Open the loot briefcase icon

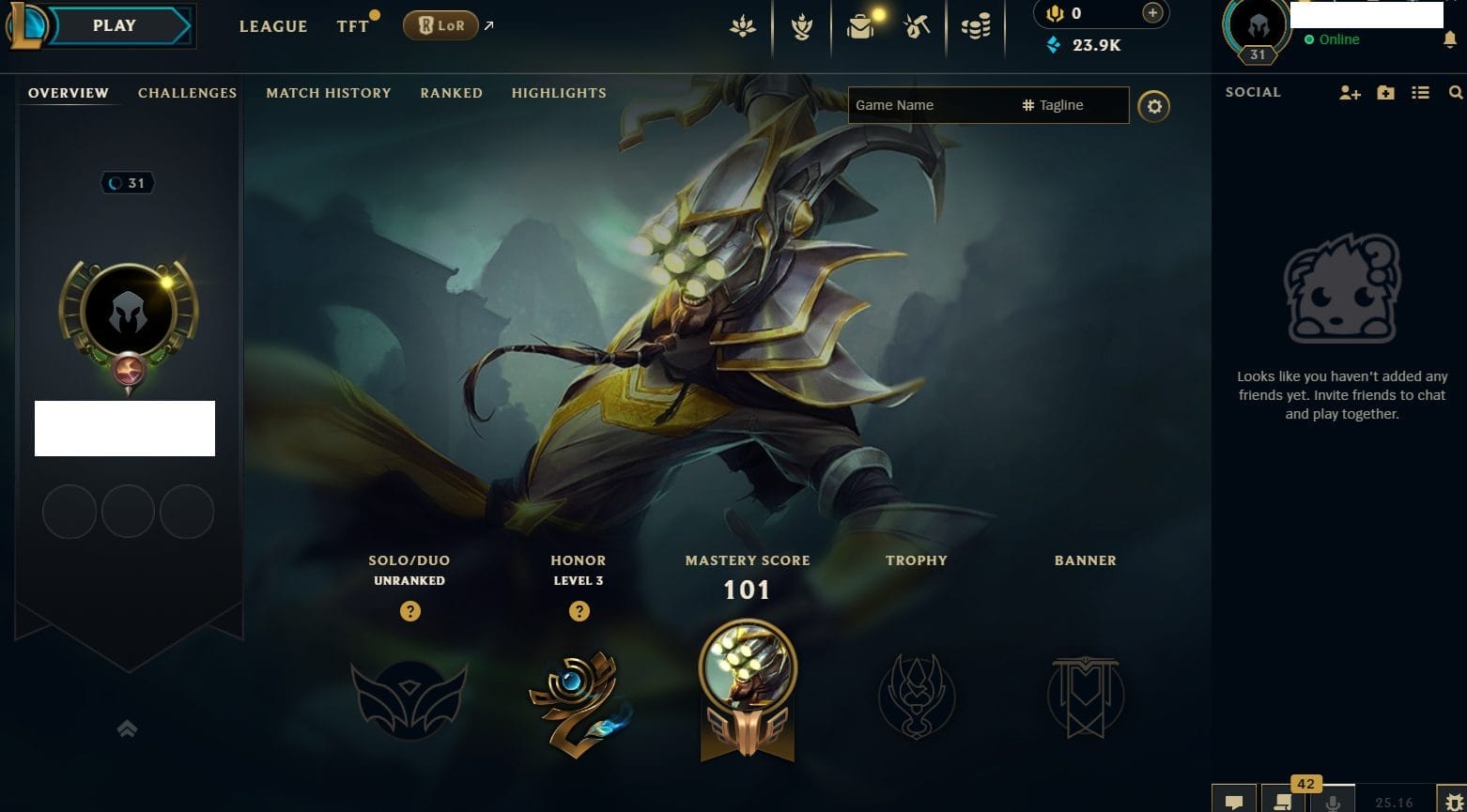point(860,27)
